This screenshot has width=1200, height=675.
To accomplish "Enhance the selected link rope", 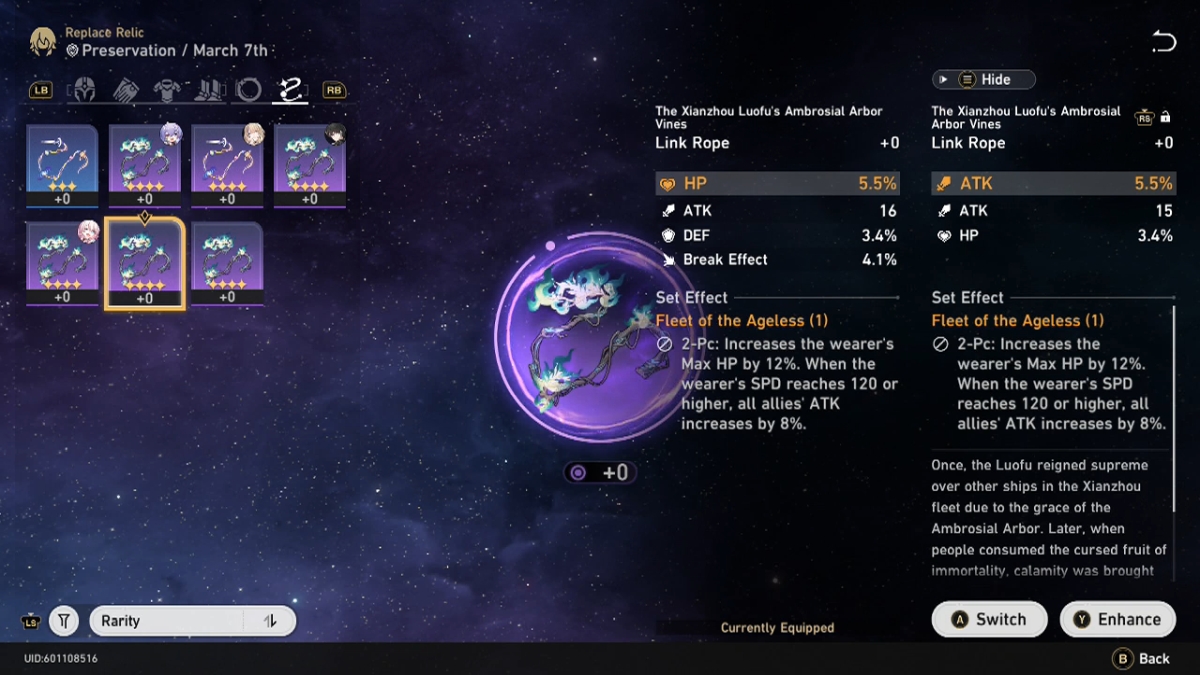I will [1117, 619].
